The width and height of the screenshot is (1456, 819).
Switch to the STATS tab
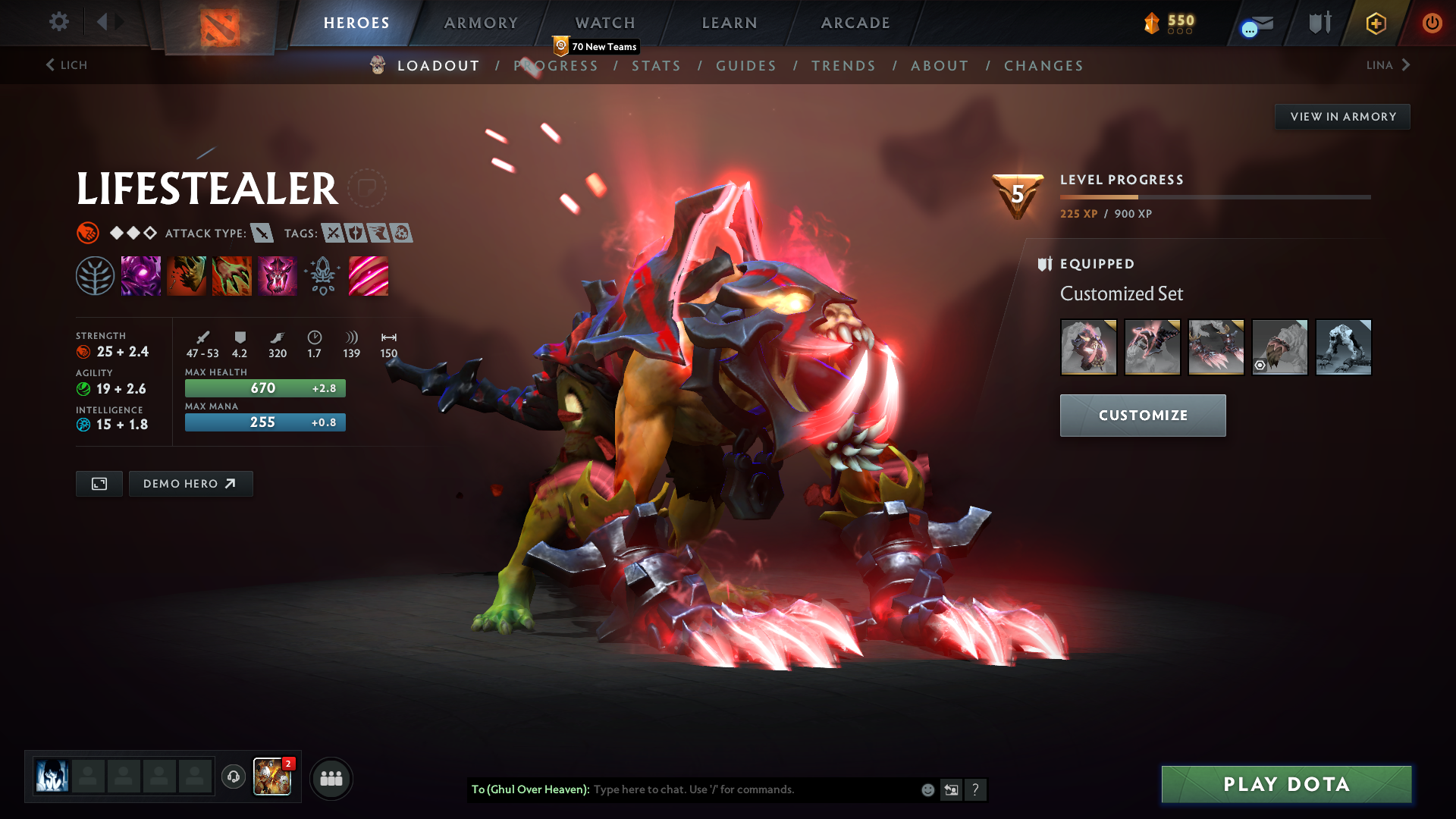pos(657,66)
